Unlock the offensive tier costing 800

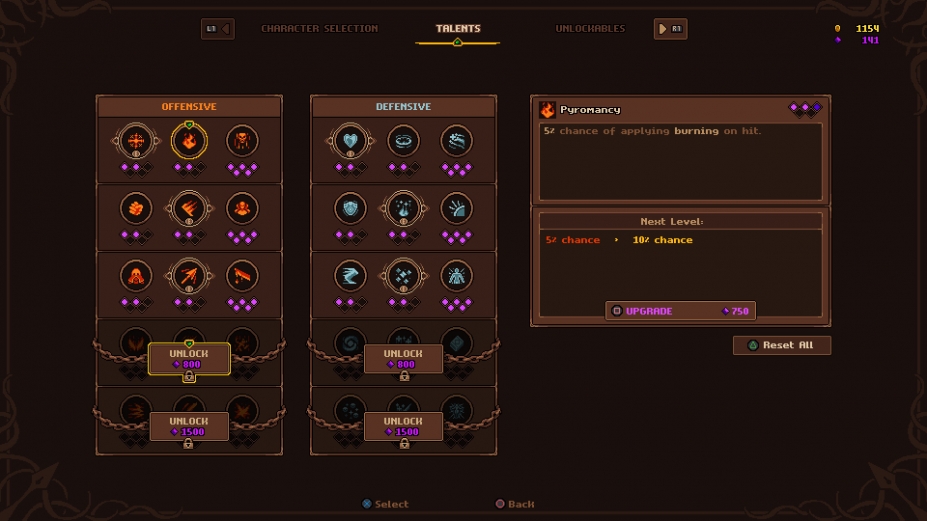click(x=189, y=359)
